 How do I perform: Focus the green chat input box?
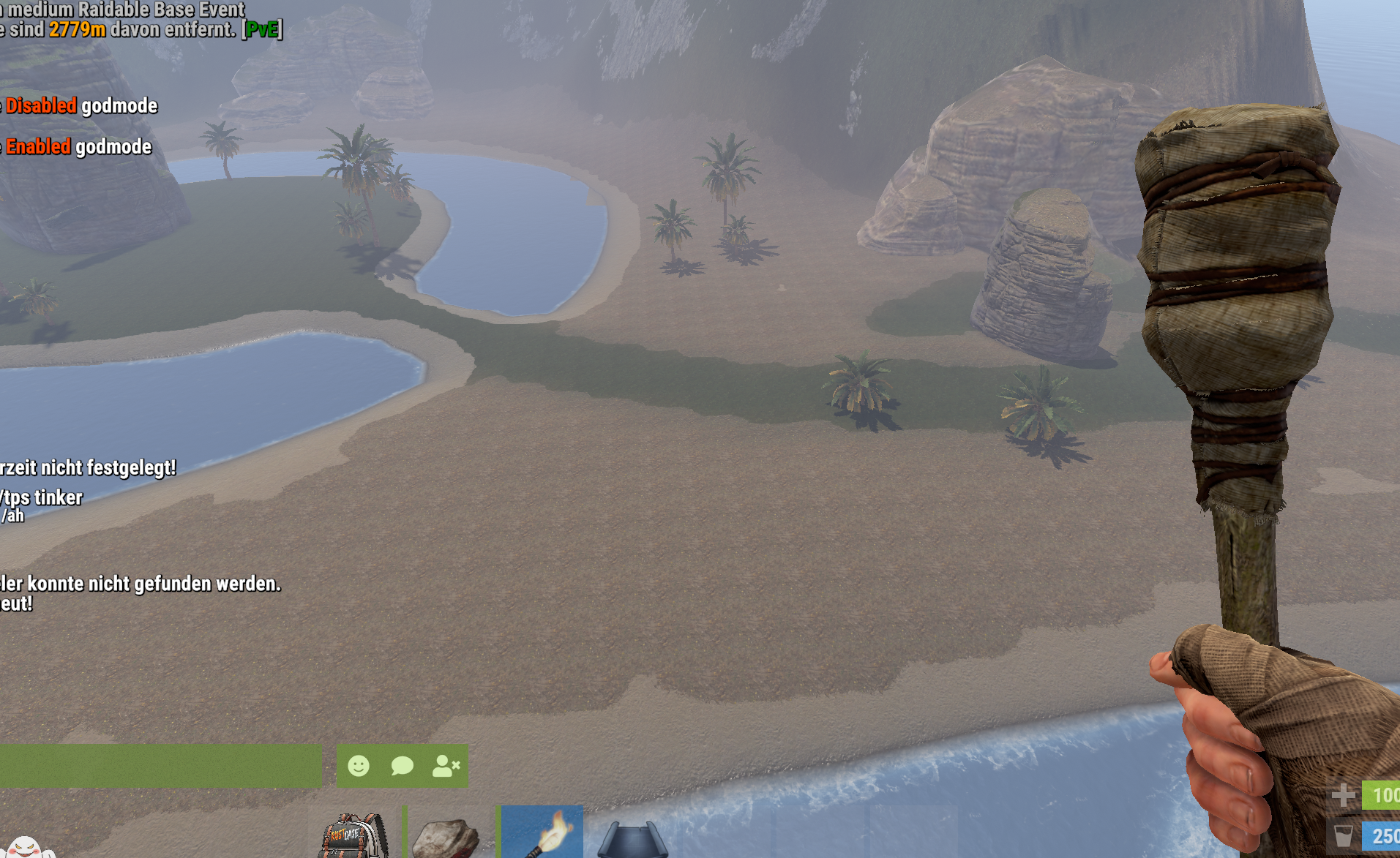tap(160, 766)
